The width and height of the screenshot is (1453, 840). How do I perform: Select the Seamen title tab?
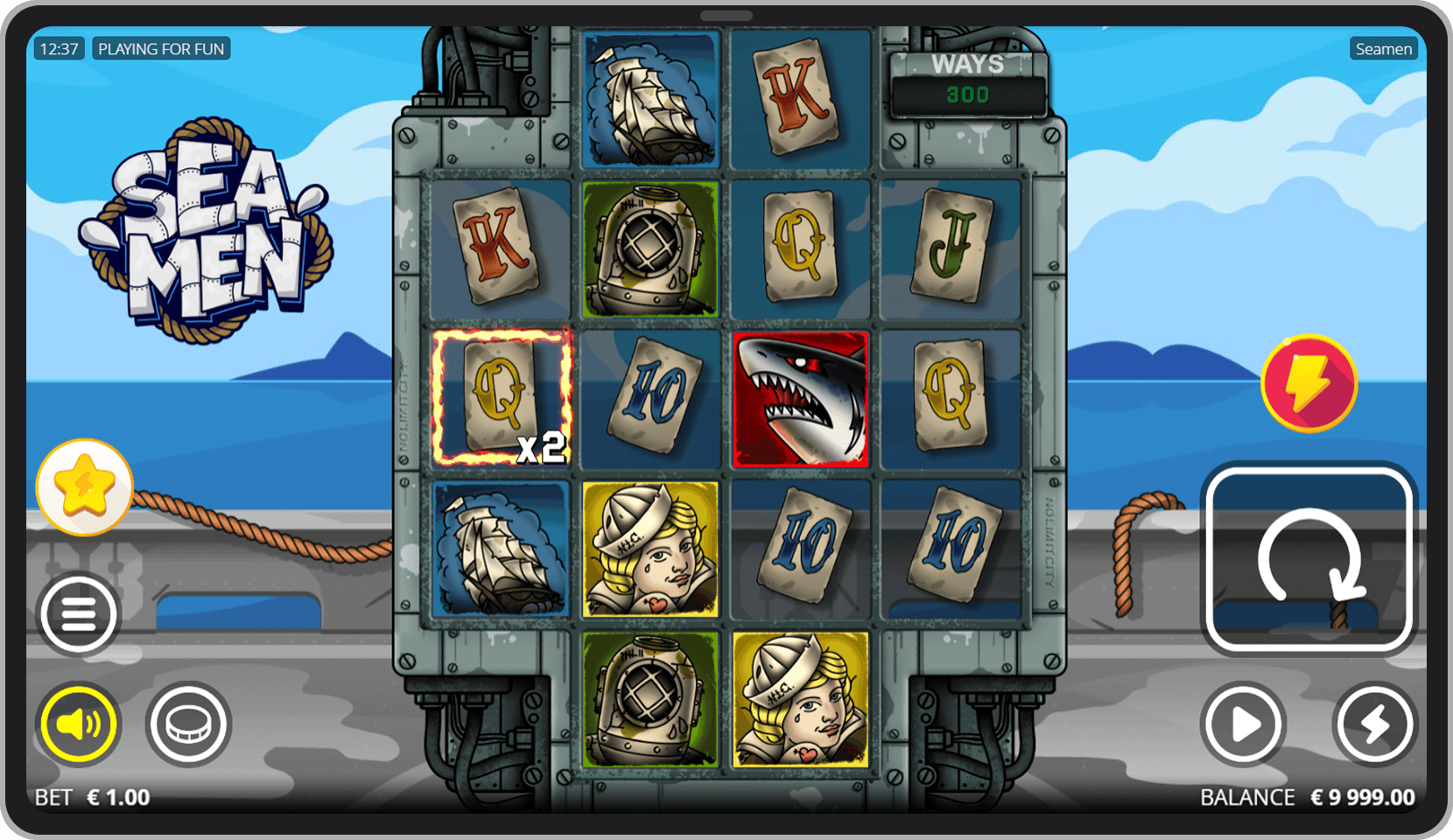coord(1383,48)
